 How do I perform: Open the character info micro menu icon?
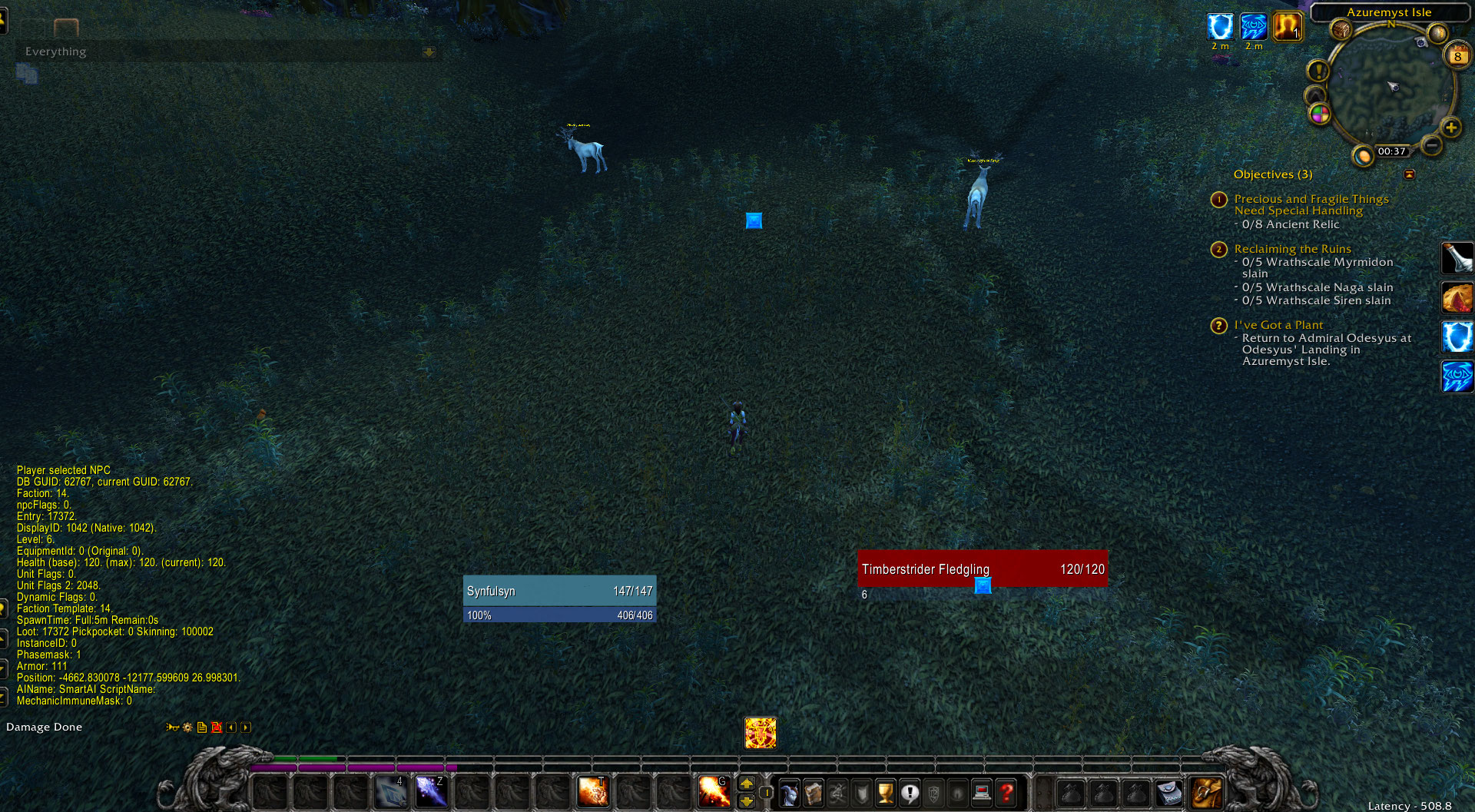pyautogui.click(x=790, y=792)
